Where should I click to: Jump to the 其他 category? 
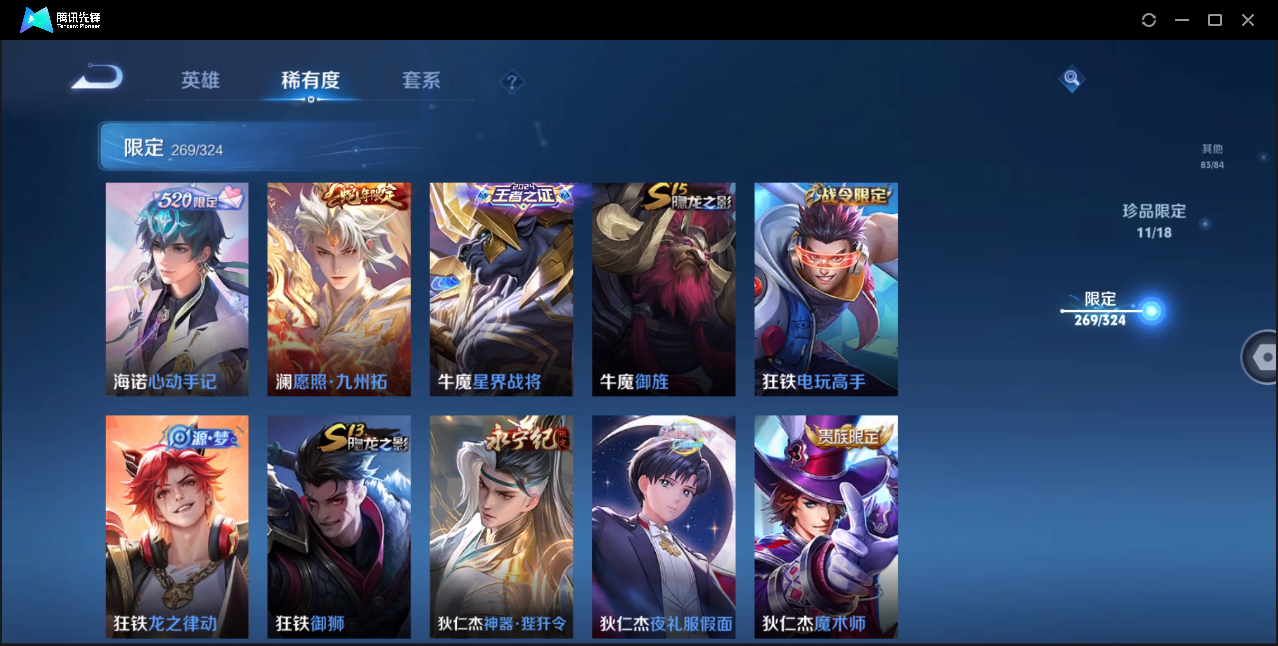pyautogui.click(x=1212, y=156)
